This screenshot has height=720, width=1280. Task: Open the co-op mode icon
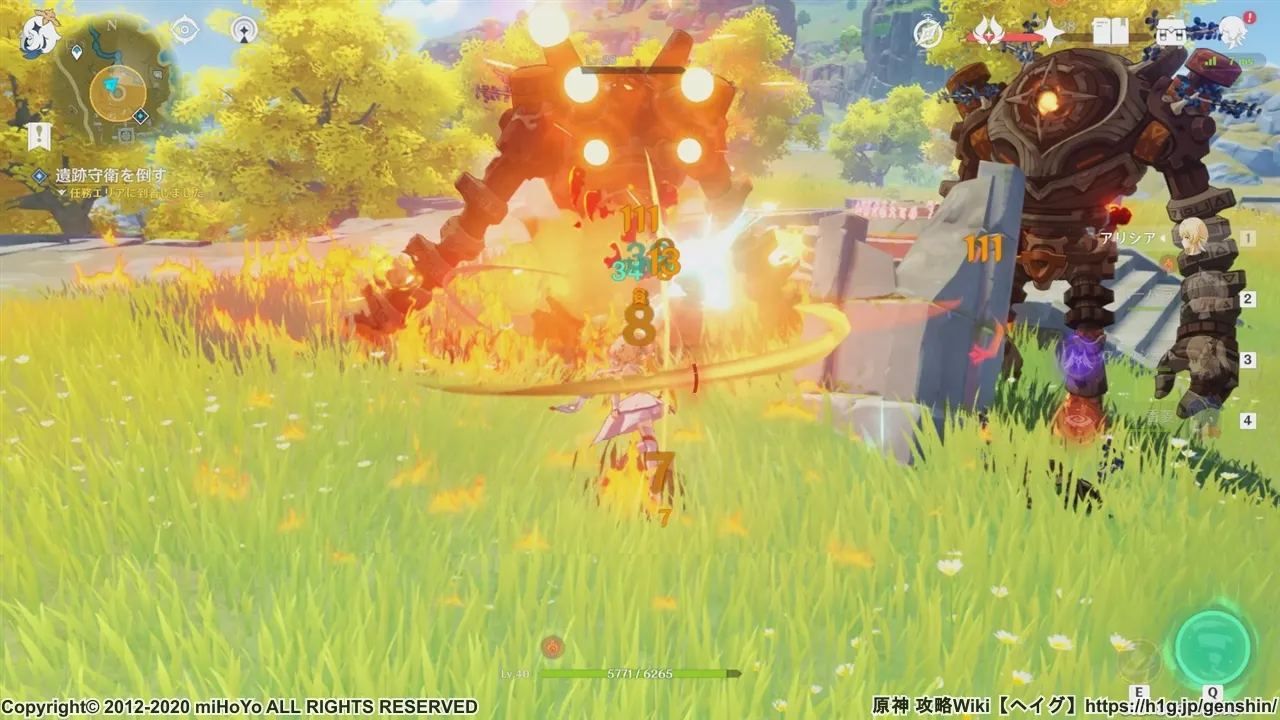pos(244,30)
